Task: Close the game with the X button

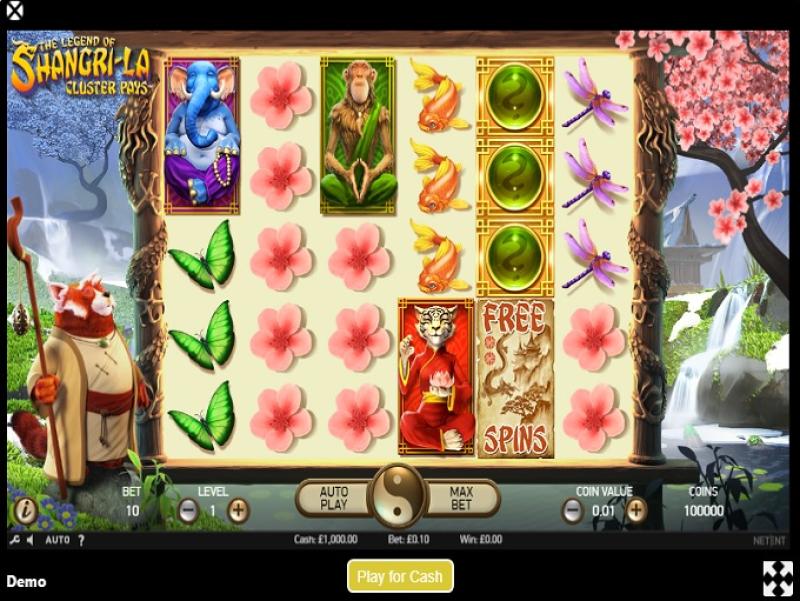Action: (x=14, y=13)
